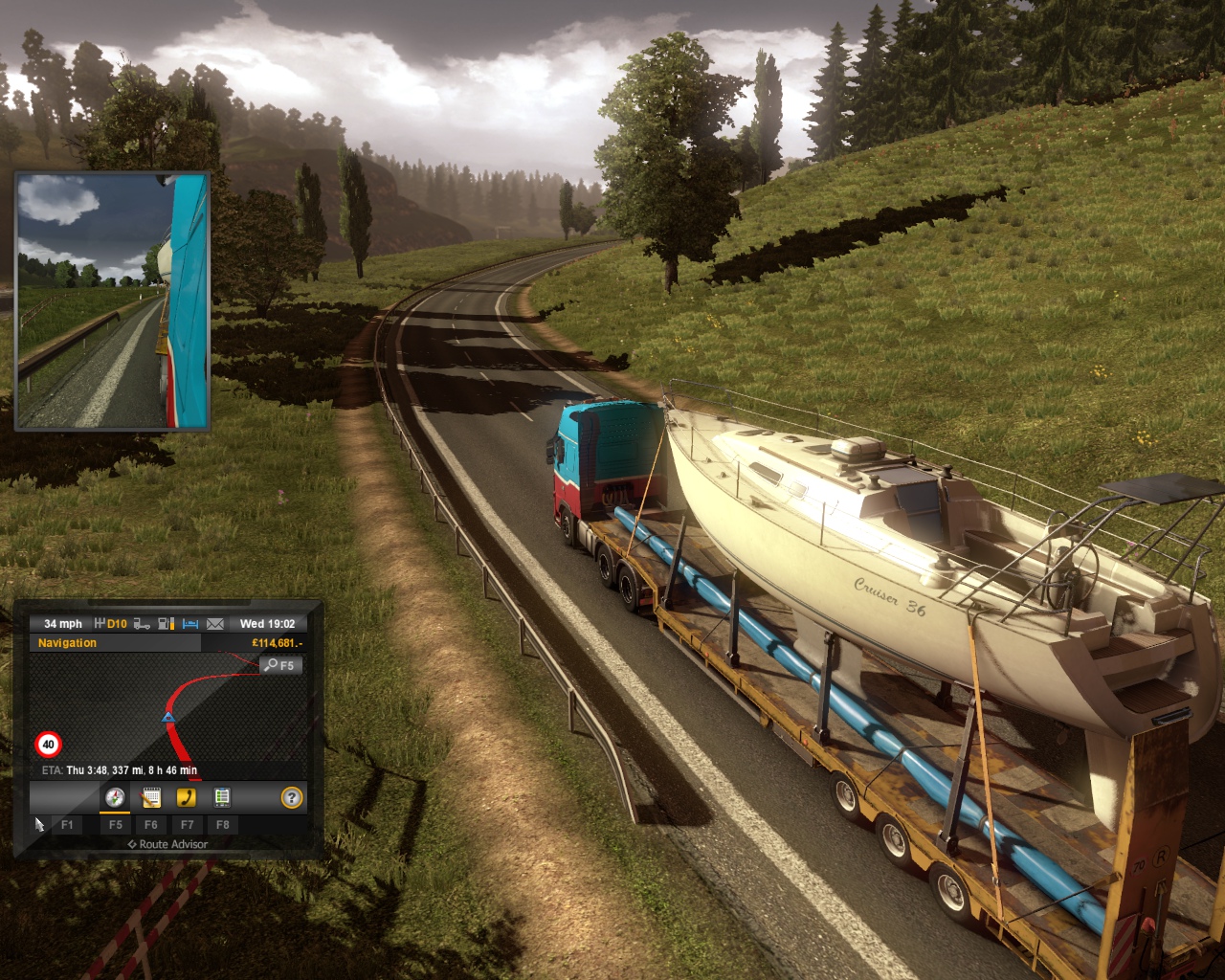Switch to the job calendar notepad tab
Image resolution: width=1225 pixels, height=980 pixels.
[x=150, y=797]
